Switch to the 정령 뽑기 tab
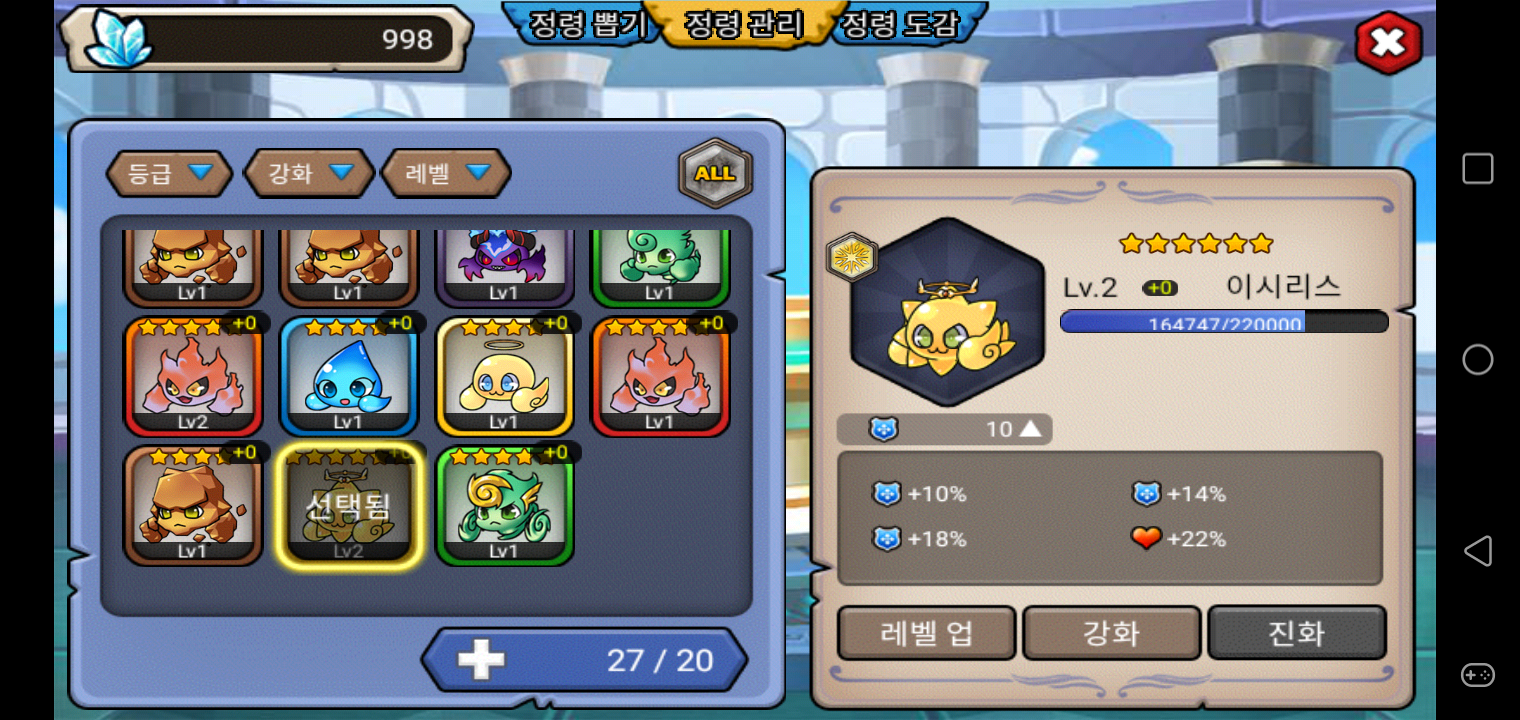 (583, 24)
